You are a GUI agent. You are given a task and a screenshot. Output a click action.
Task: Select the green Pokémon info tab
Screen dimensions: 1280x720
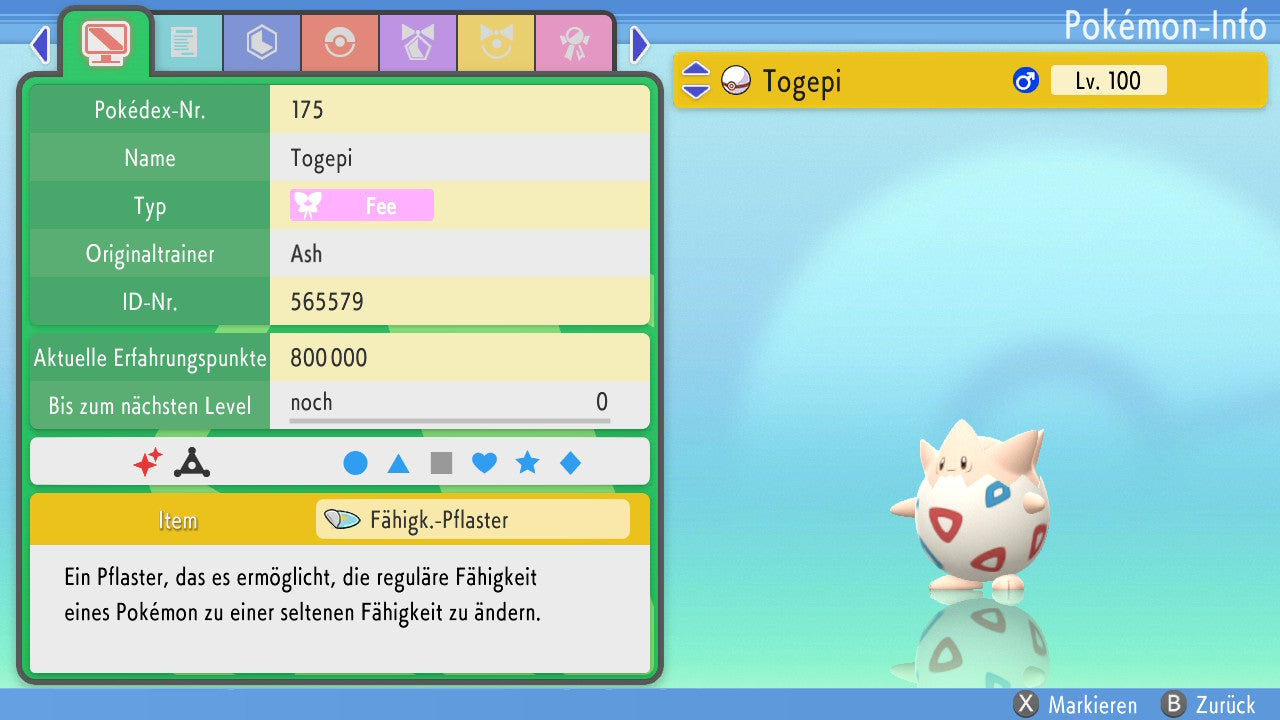click(105, 40)
